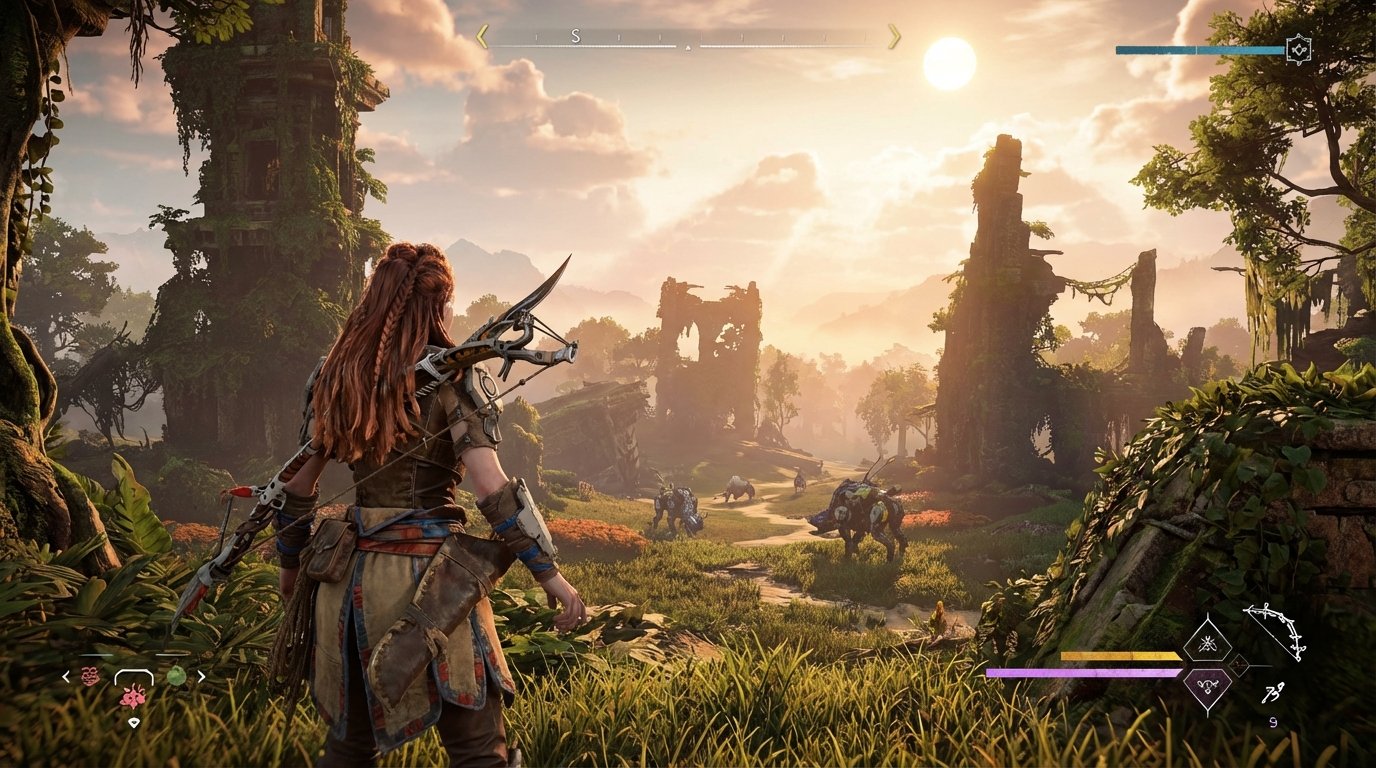Pick the green potion item icon
This screenshot has height=768, width=1376.
(177, 675)
